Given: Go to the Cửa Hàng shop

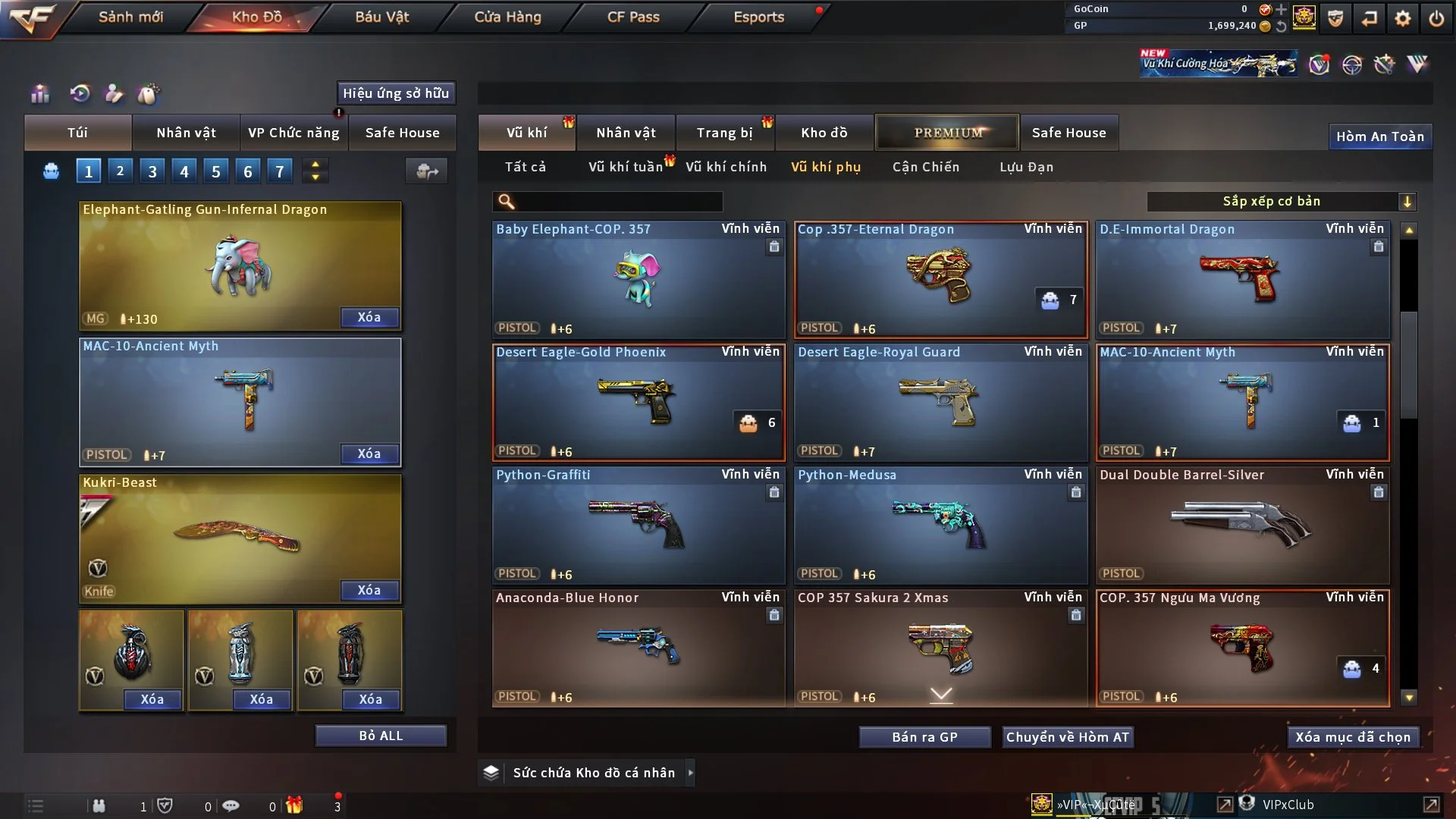Looking at the screenshot, I should [x=507, y=17].
